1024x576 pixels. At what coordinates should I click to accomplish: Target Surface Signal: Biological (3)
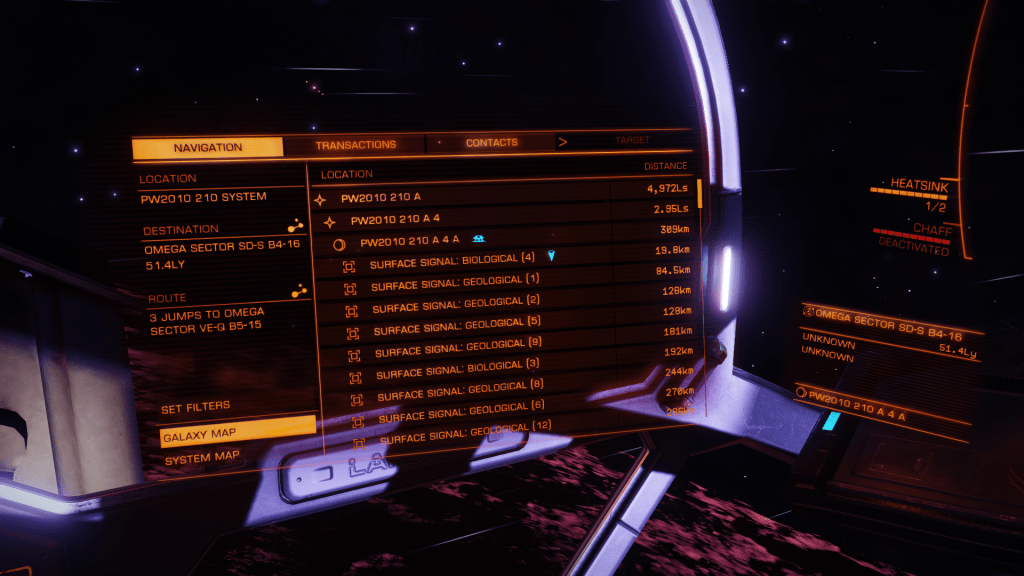coord(458,372)
